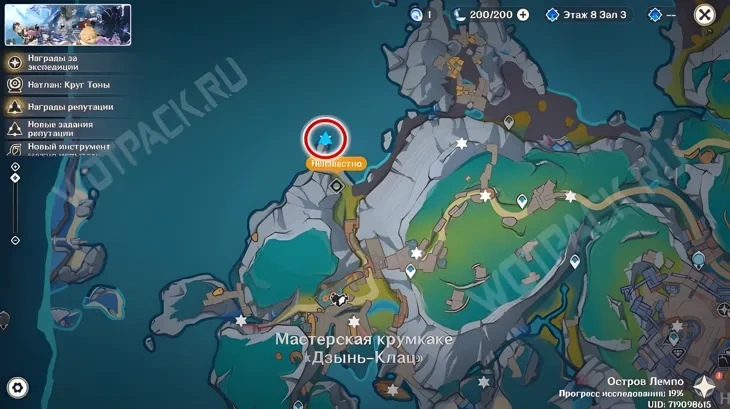730x409 pixels.
Task: Open "Награды за экспедиции" entry
Action: click(62, 61)
